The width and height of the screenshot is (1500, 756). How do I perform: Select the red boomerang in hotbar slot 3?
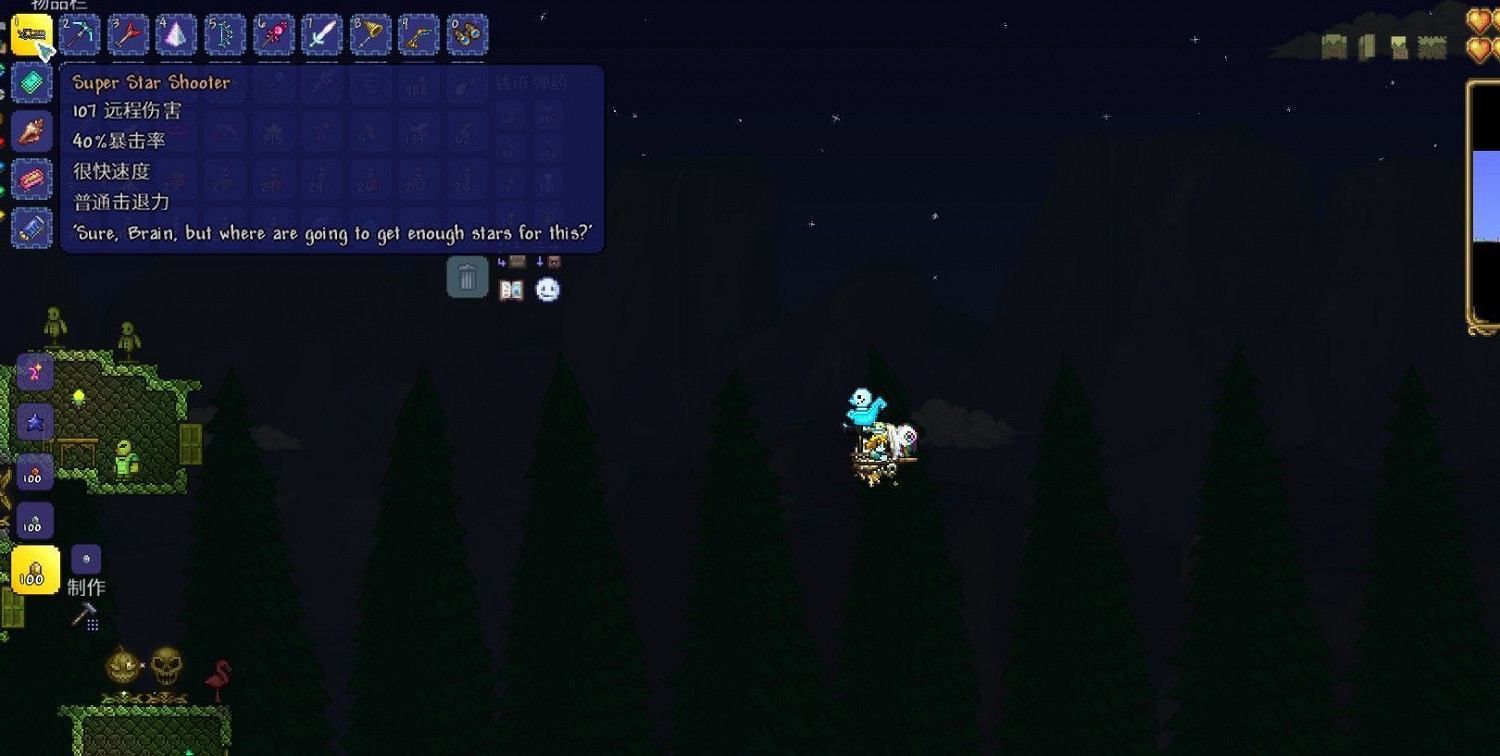(x=126, y=35)
